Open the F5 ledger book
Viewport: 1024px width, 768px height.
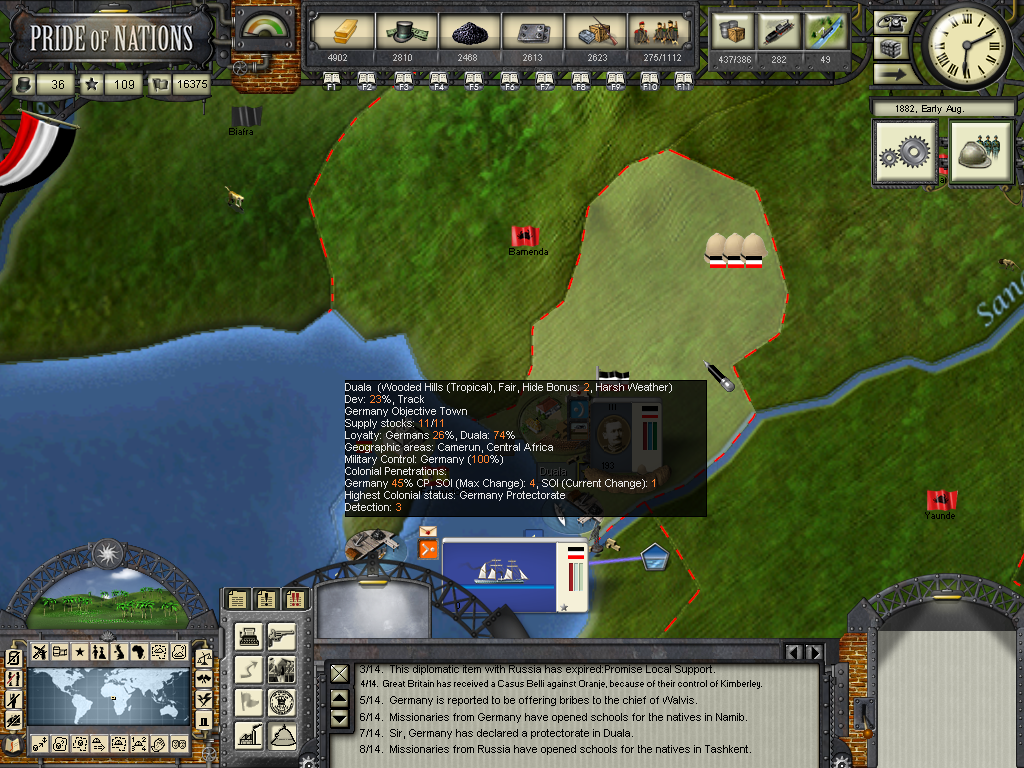(x=474, y=80)
